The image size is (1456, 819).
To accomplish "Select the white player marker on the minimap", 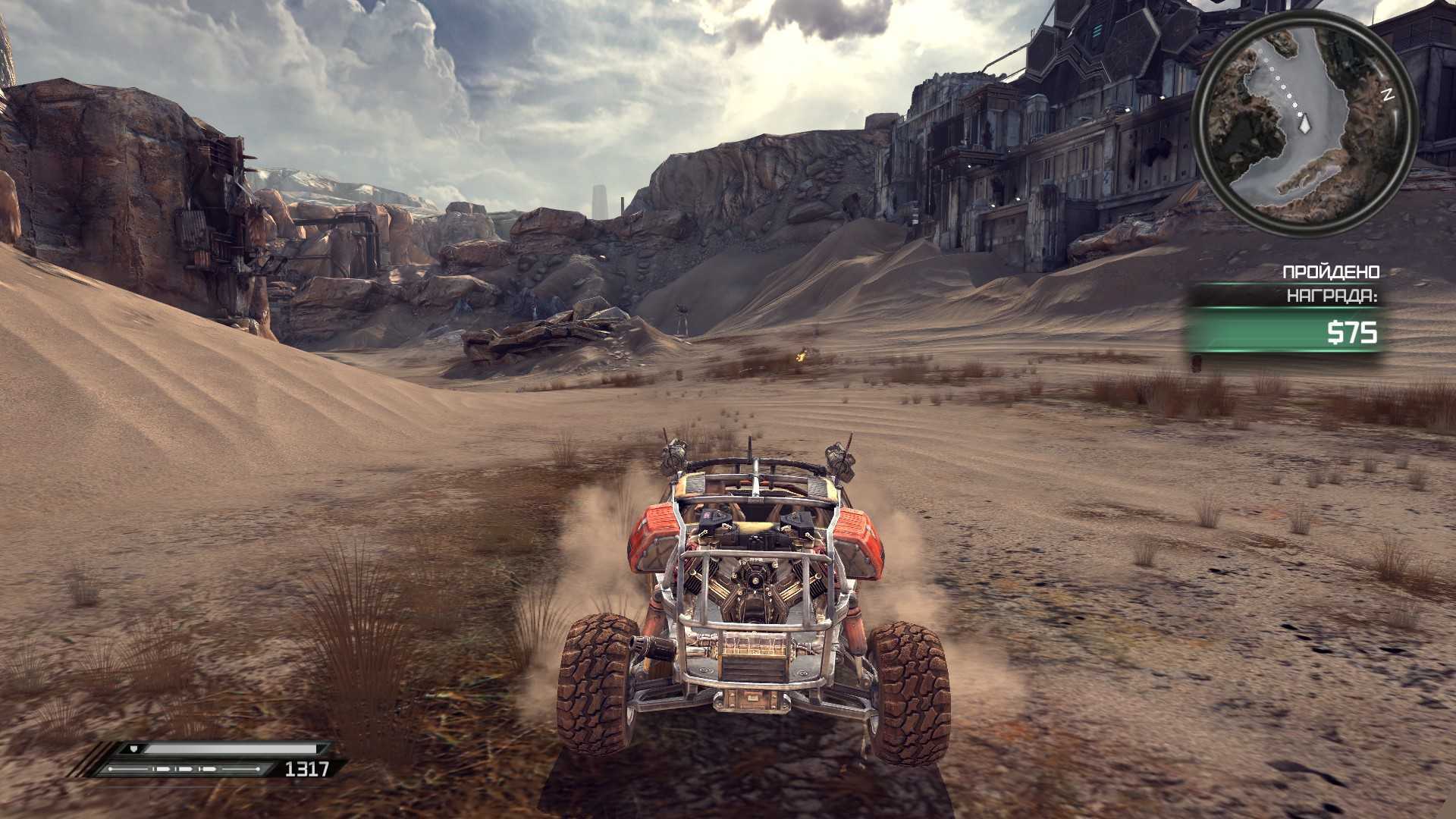I will [1305, 124].
